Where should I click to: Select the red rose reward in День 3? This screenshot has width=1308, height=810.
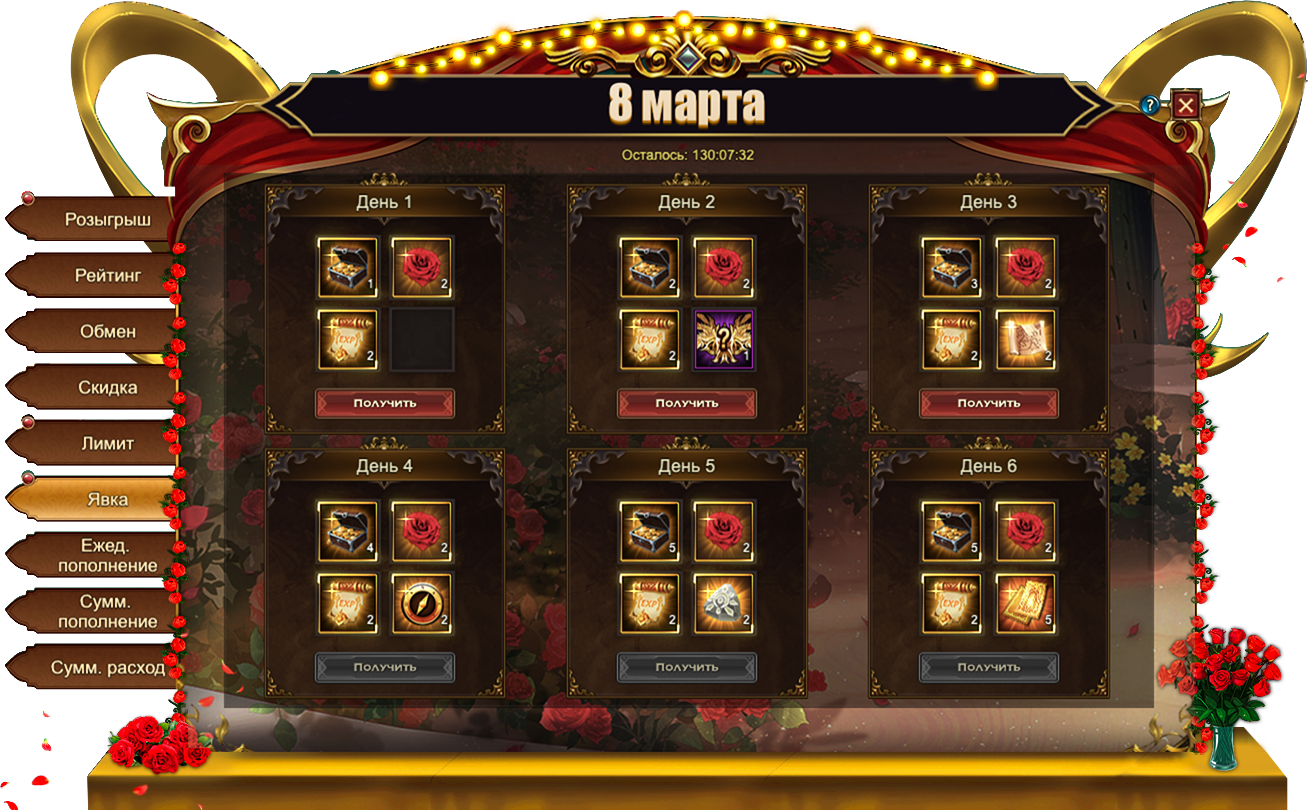coord(1026,268)
